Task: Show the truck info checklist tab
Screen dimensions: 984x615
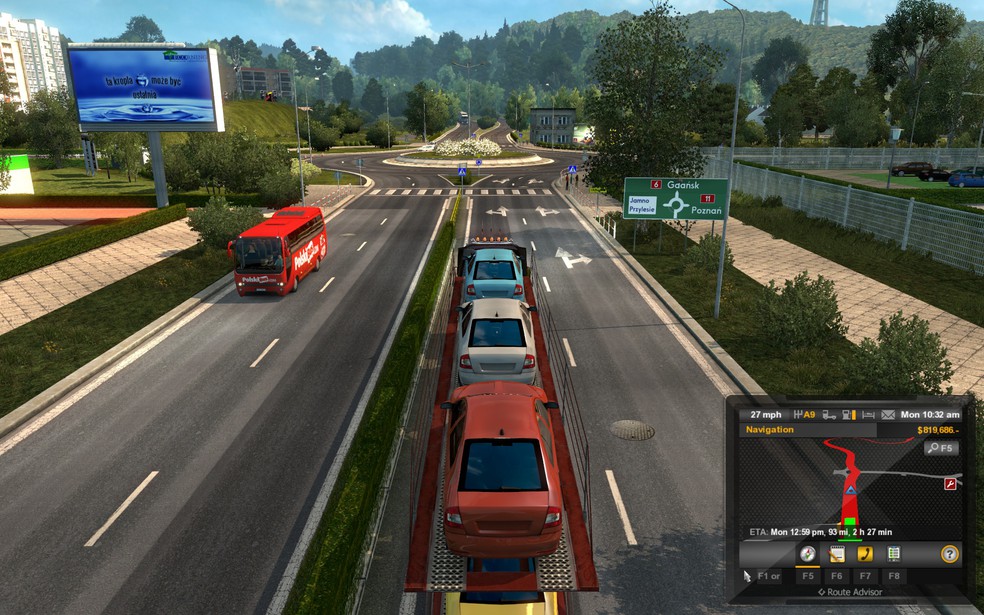Action: (x=893, y=554)
